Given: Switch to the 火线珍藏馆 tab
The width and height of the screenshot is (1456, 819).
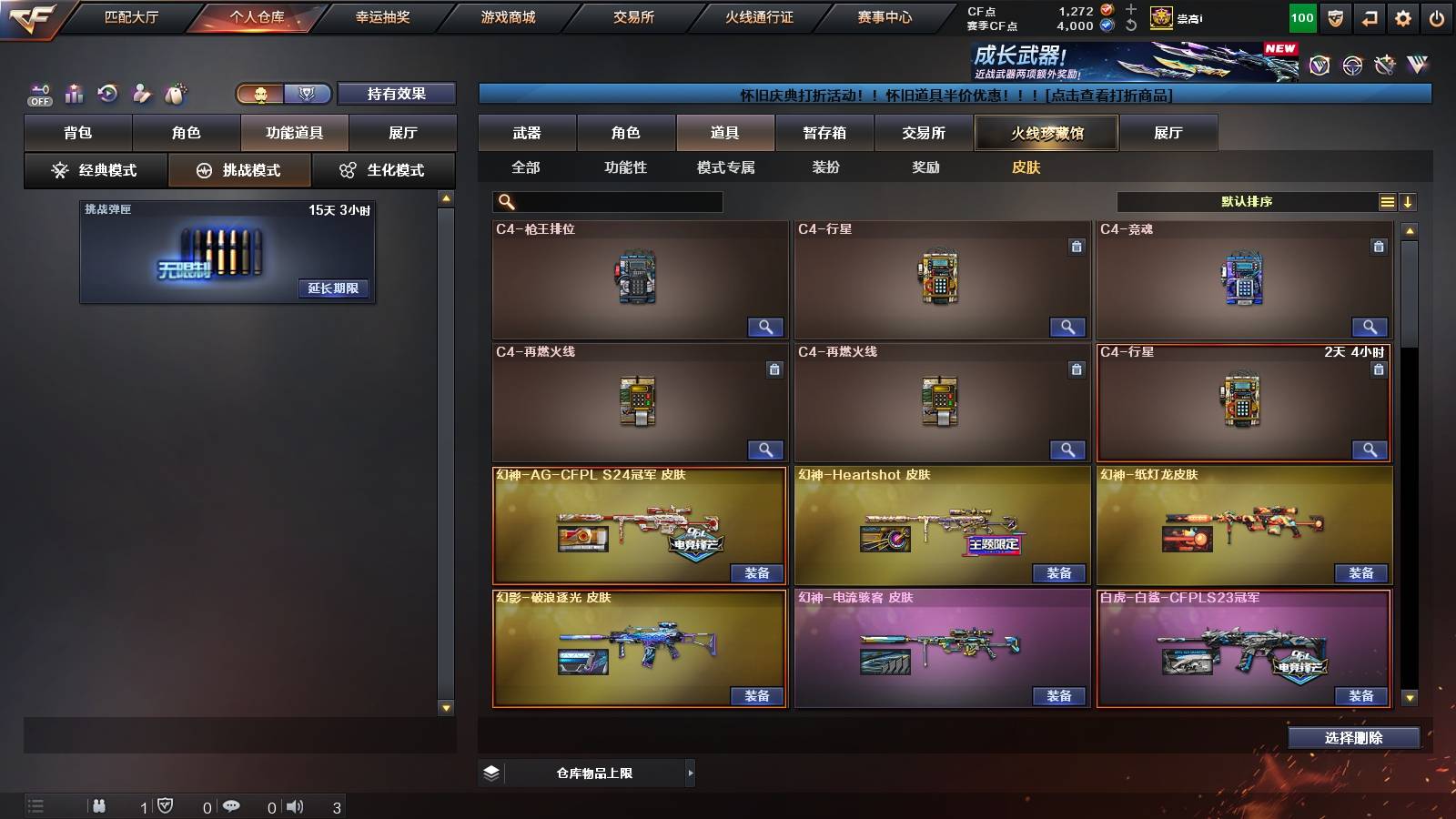Looking at the screenshot, I should click(1046, 133).
